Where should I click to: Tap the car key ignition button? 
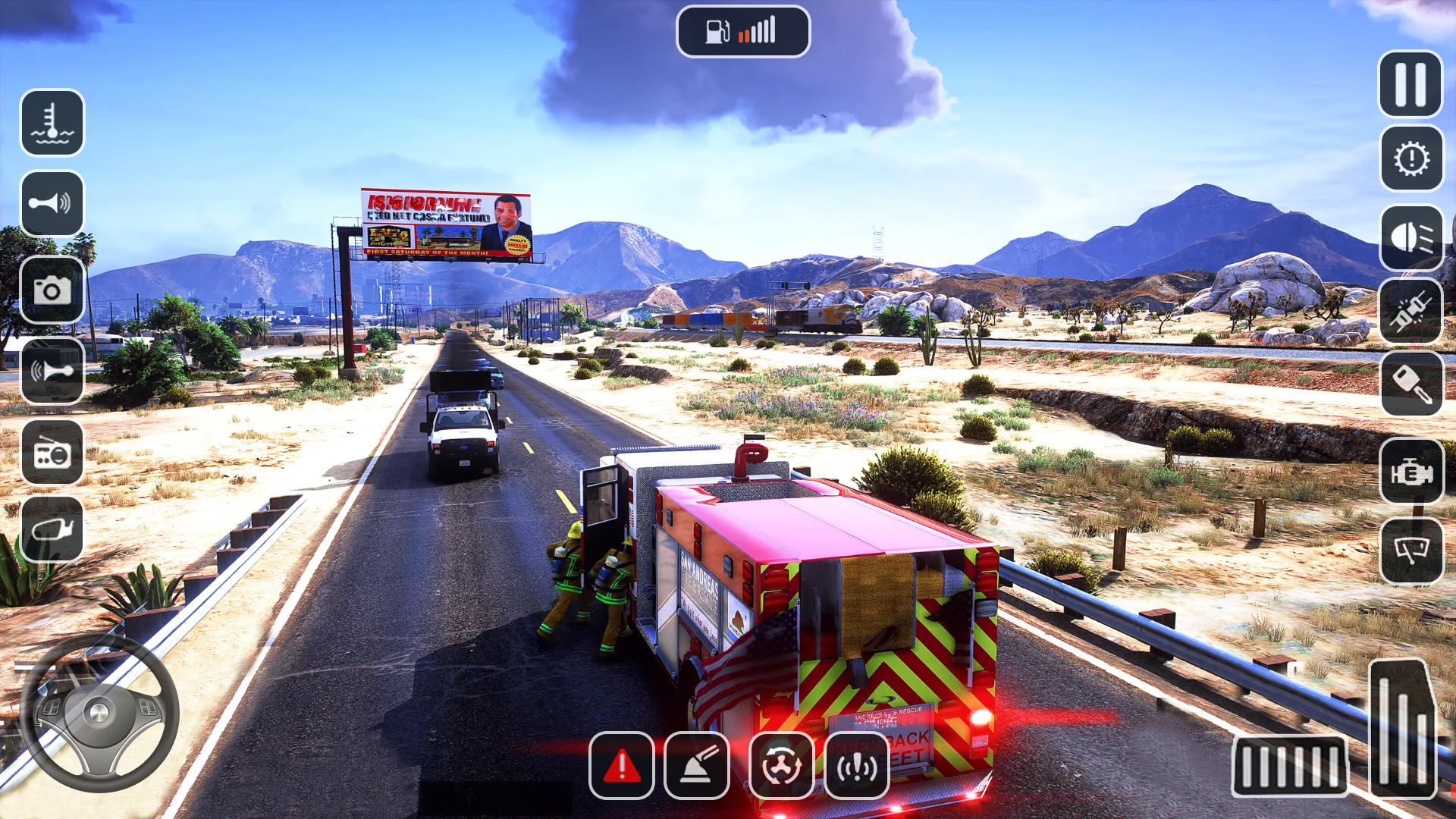point(1411,384)
